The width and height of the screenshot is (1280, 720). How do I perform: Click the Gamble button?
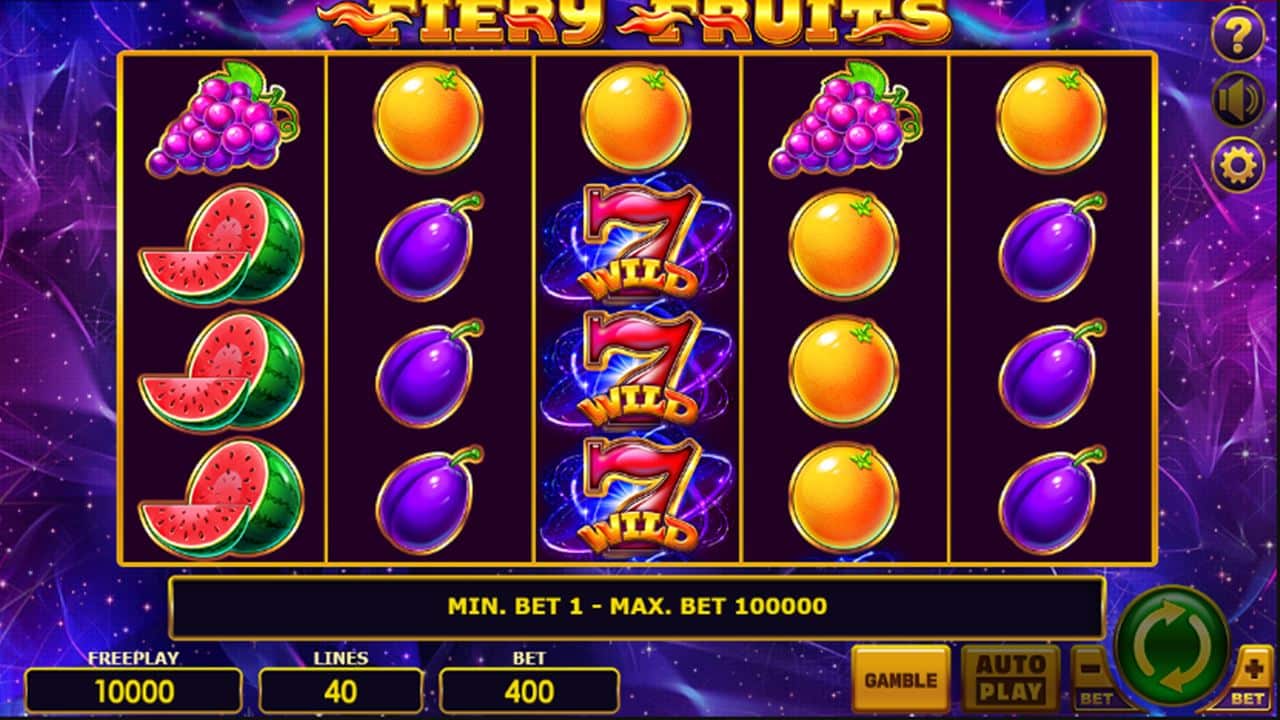[x=901, y=680]
